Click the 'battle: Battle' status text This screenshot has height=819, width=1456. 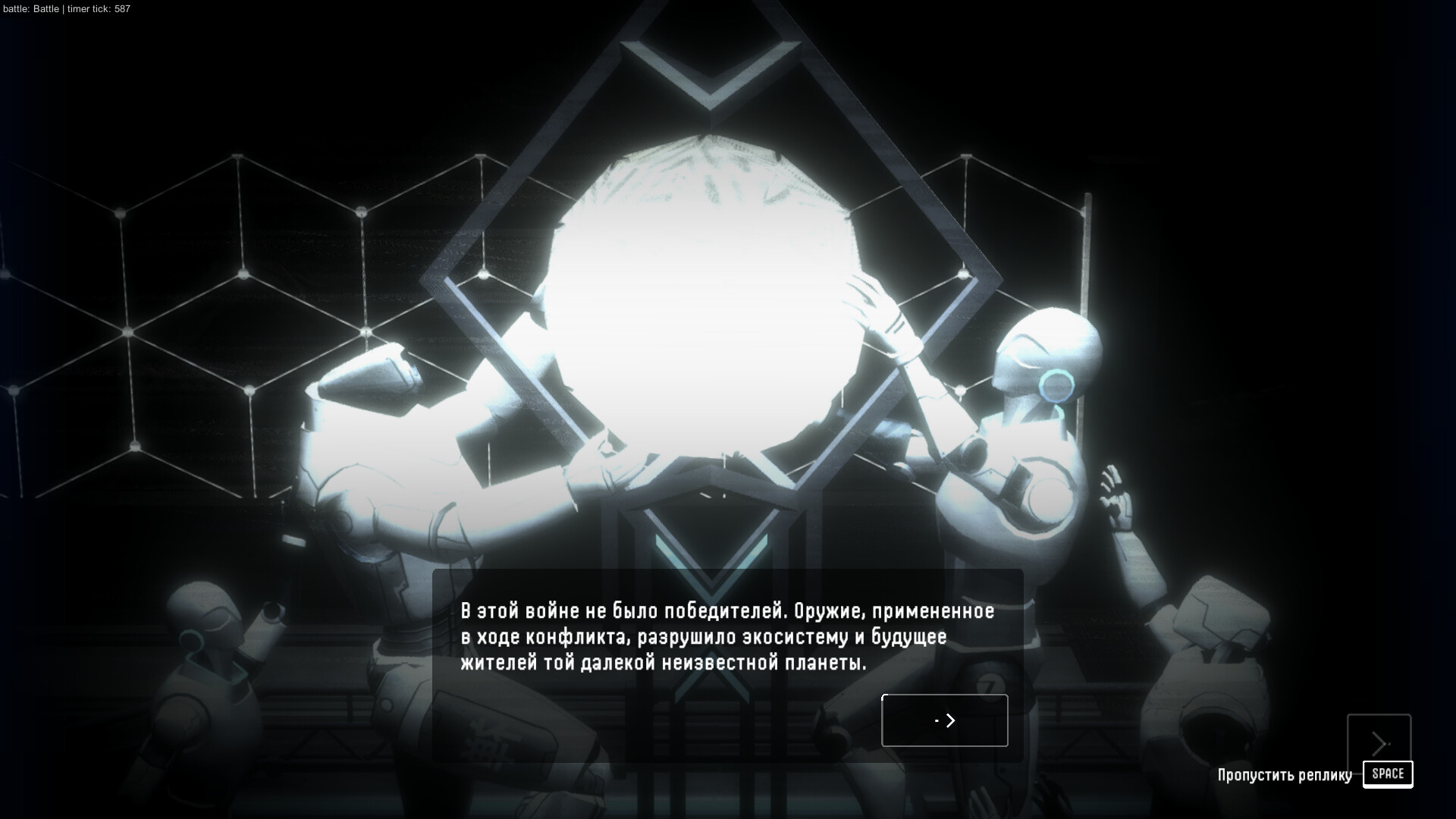[x=30, y=10]
